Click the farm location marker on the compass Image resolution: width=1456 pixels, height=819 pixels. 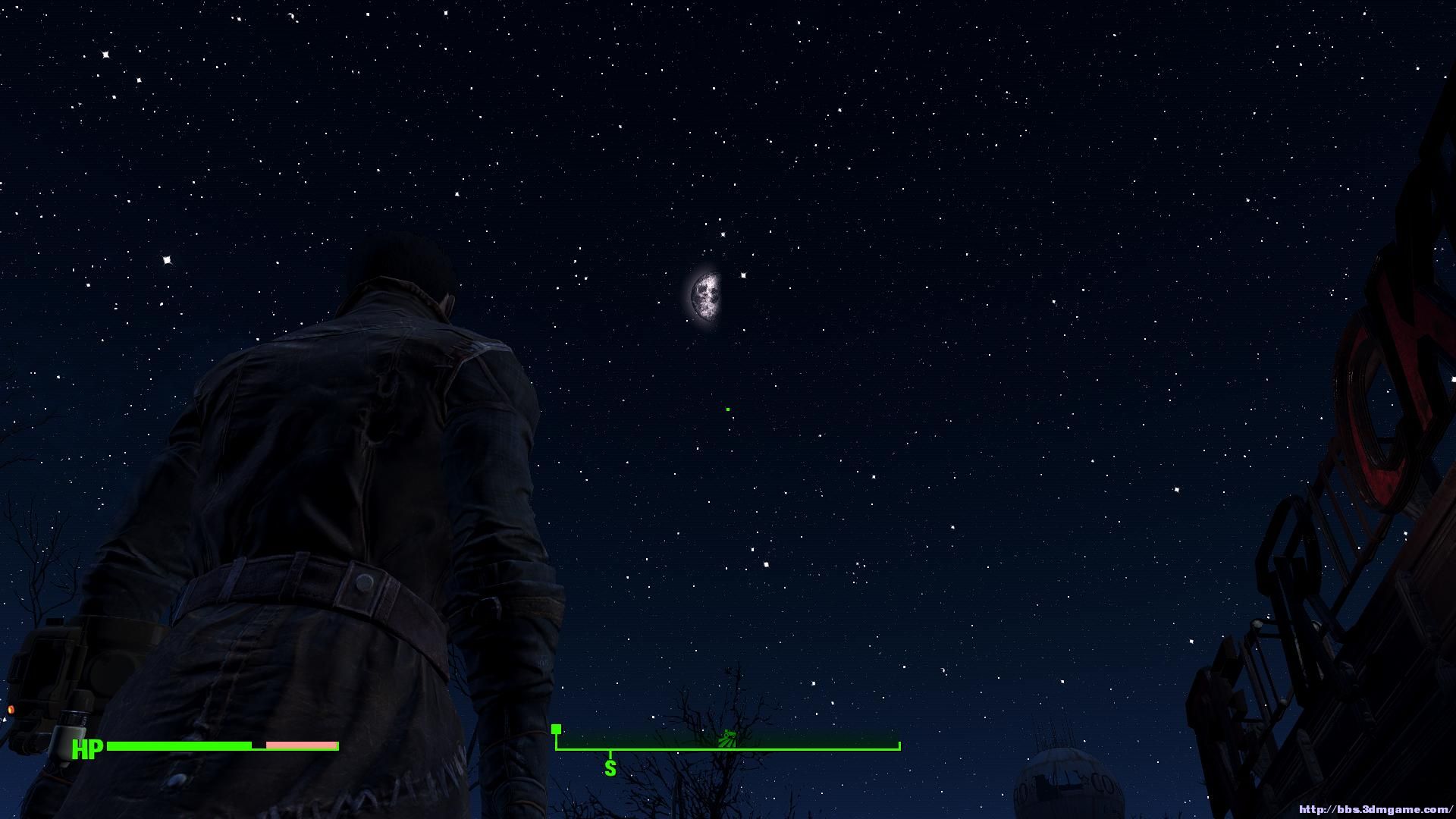[727, 738]
